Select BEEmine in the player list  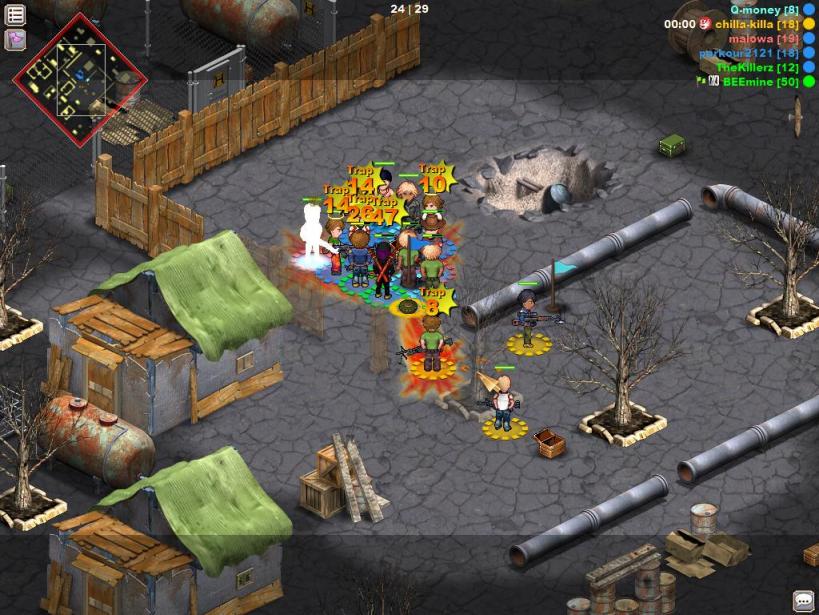760,82
